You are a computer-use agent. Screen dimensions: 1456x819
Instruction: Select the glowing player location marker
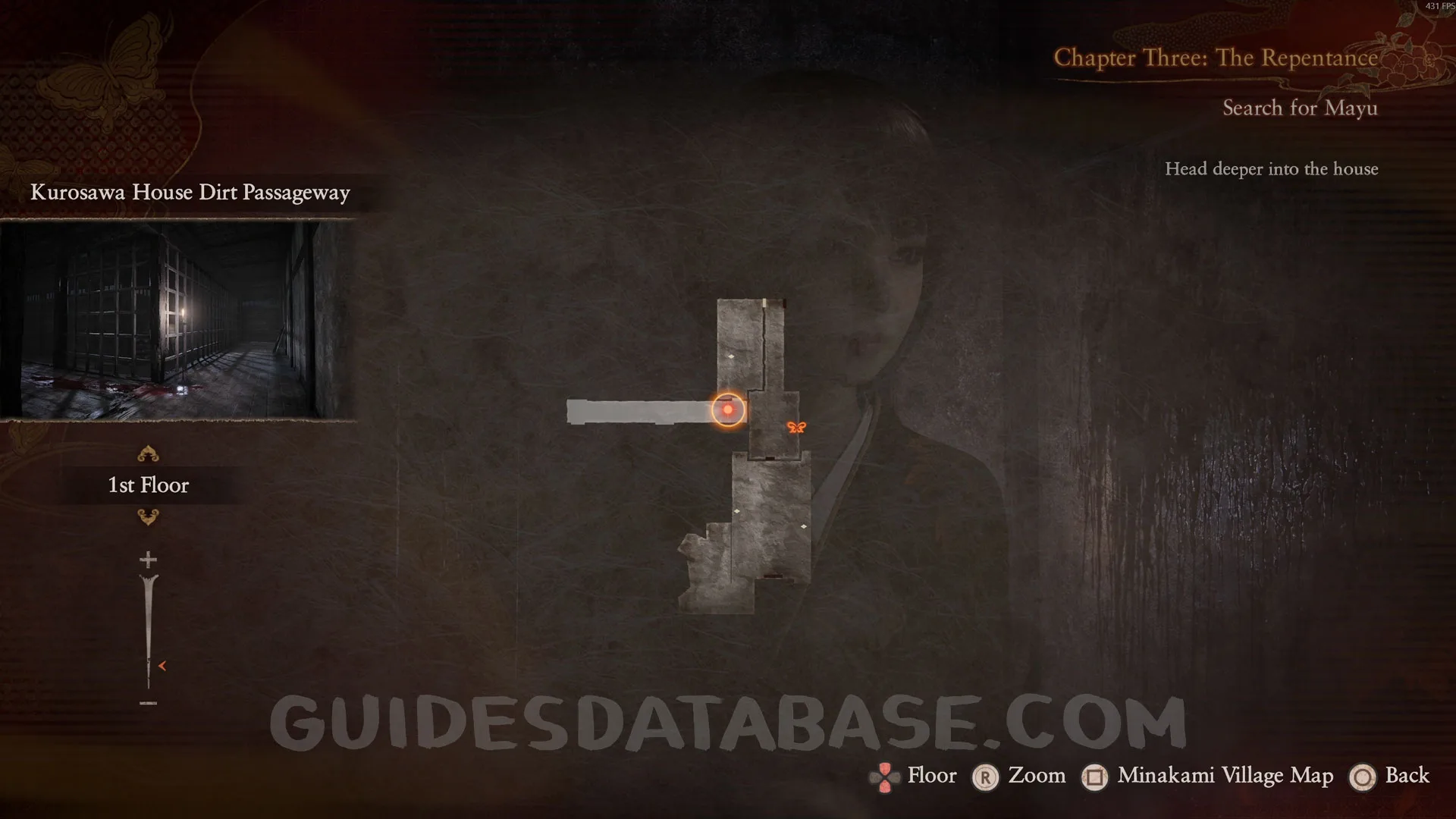728,410
